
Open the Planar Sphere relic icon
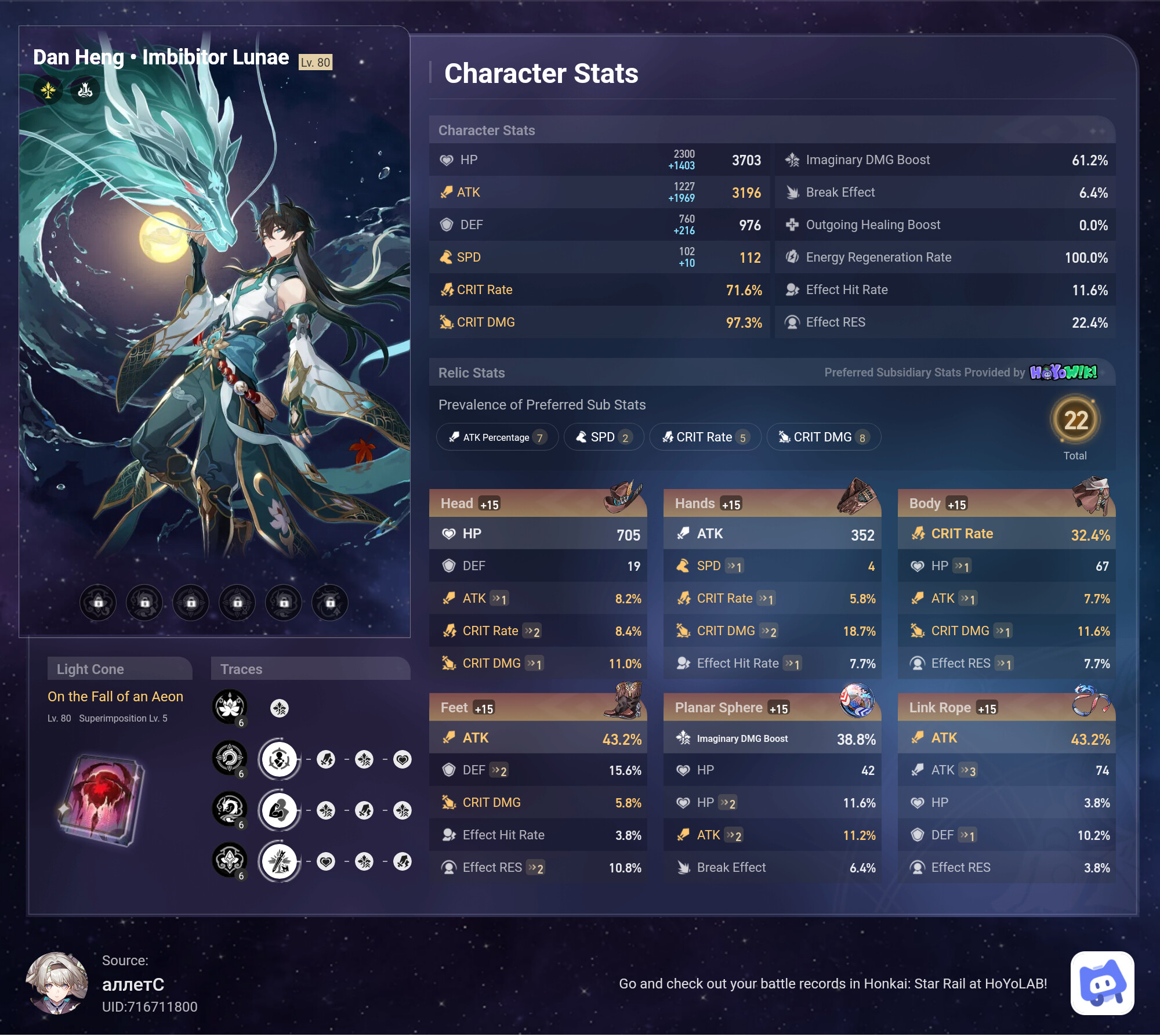(857, 700)
